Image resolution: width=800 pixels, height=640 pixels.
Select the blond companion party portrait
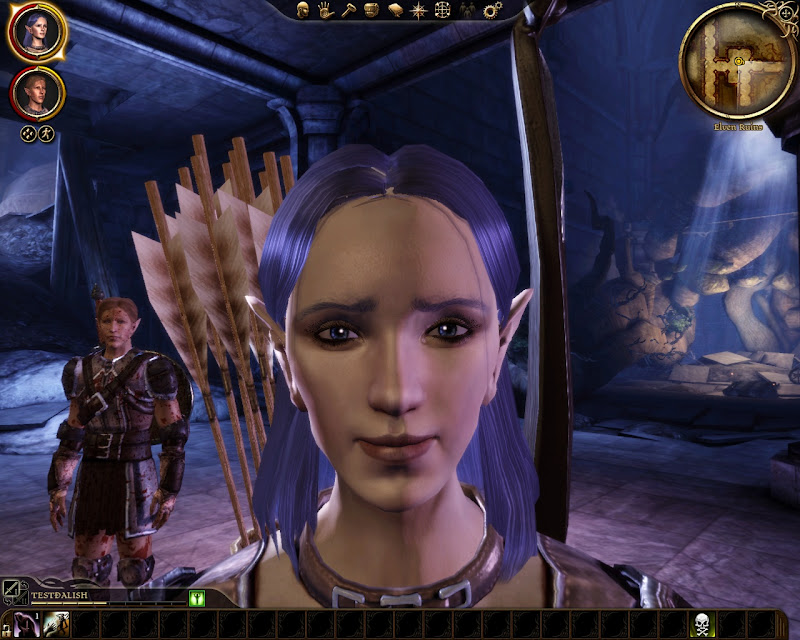pyautogui.click(x=38, y=93)
